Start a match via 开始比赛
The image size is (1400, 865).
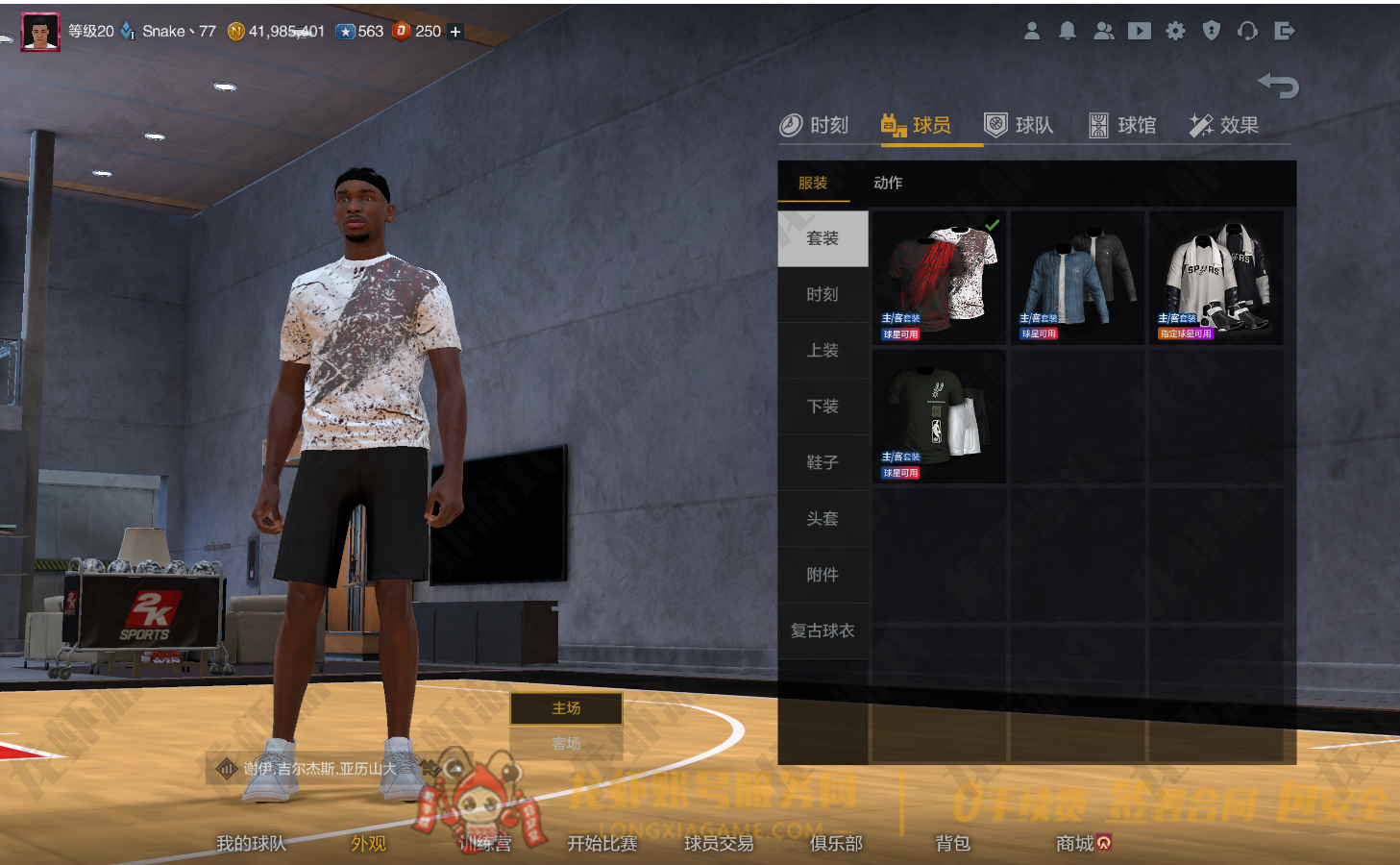[x=602, y=843]
